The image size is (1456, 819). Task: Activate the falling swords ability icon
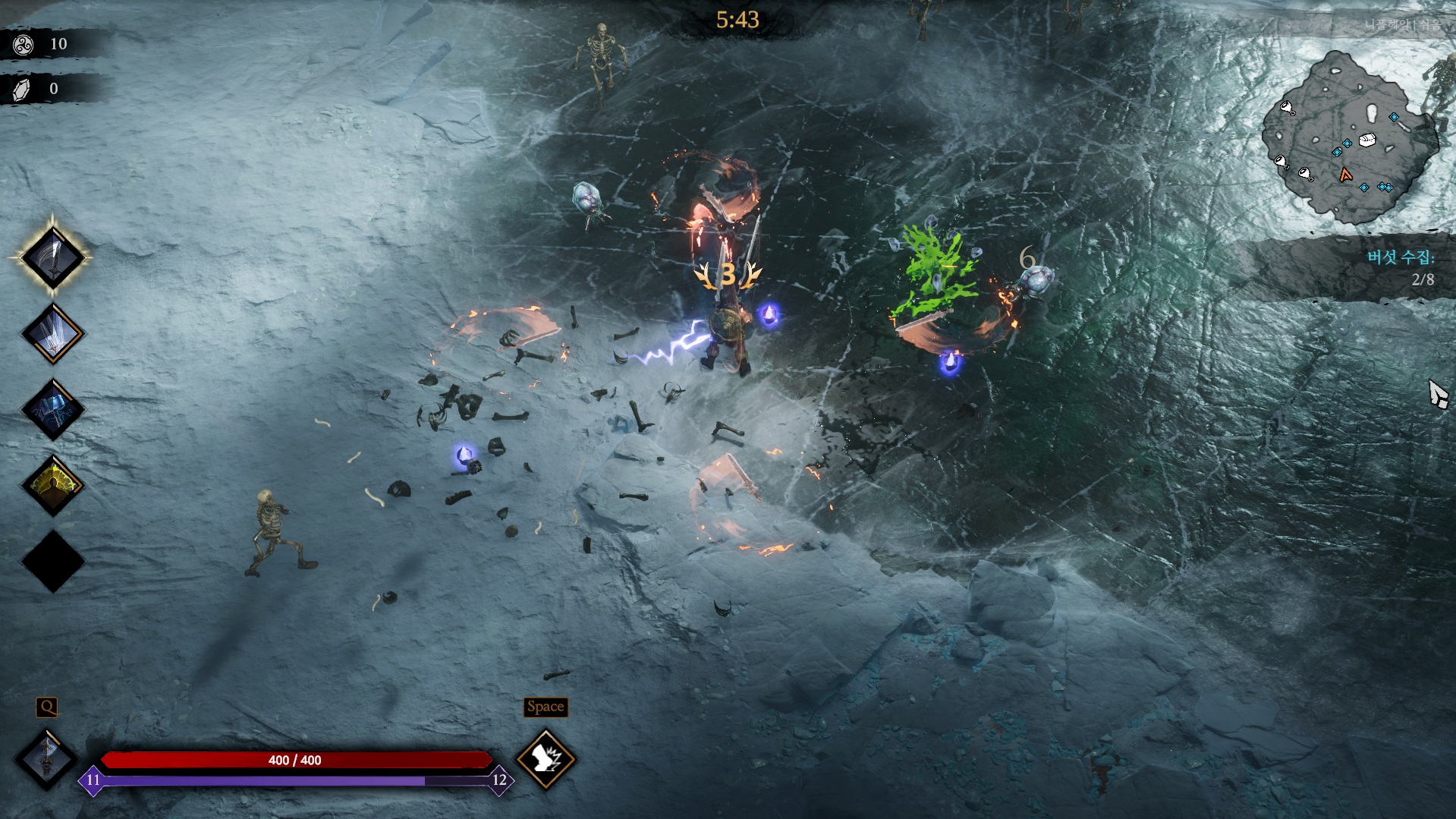pyautogui.click(x=52, y=333)
